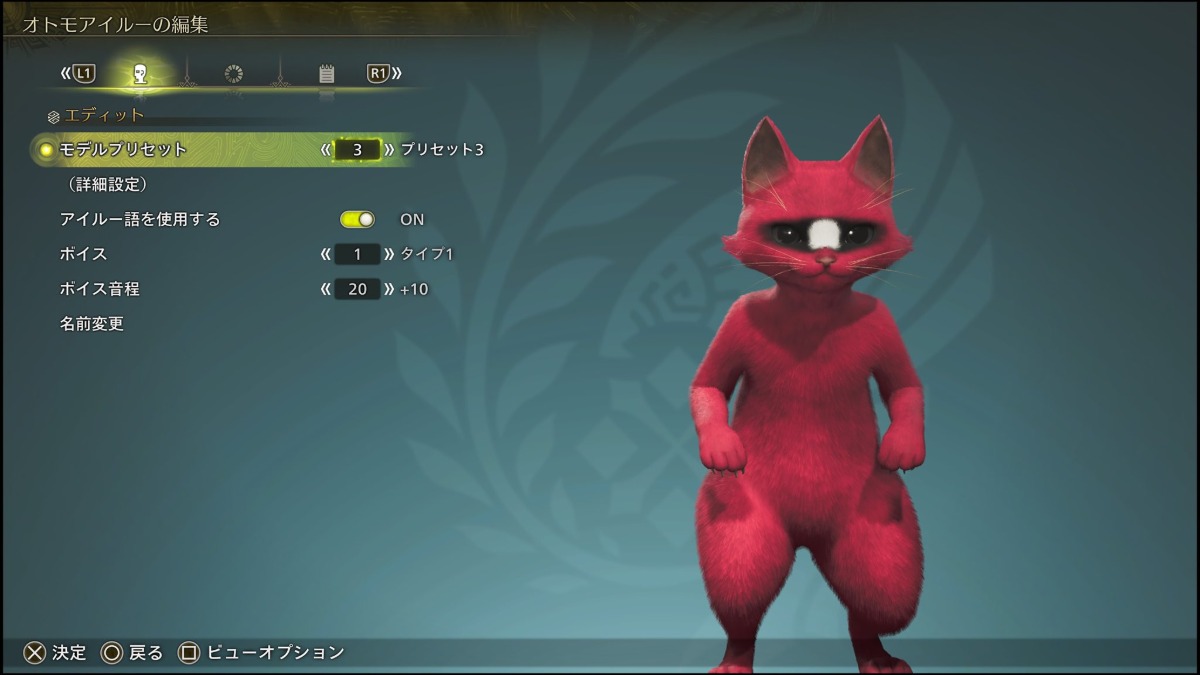
Task: Click the ボイス left arrow for previous type
Action: pyautogui.click(x=325, y=254)
